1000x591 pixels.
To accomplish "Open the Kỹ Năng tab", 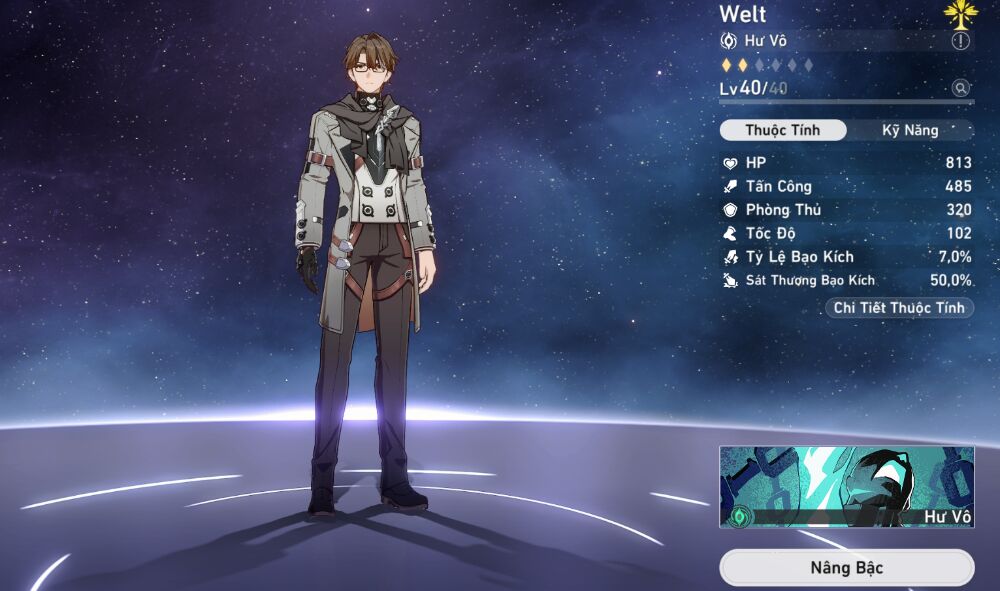I will (910, 131).
